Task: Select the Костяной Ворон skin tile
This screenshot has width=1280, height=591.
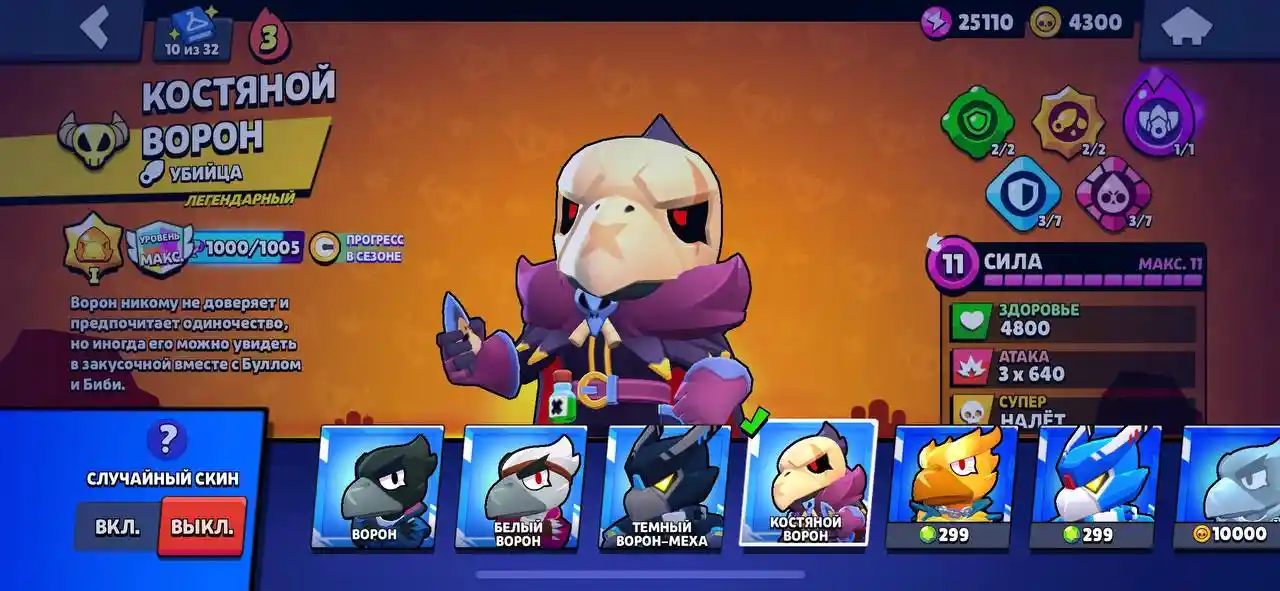Action: click(807, 484)
